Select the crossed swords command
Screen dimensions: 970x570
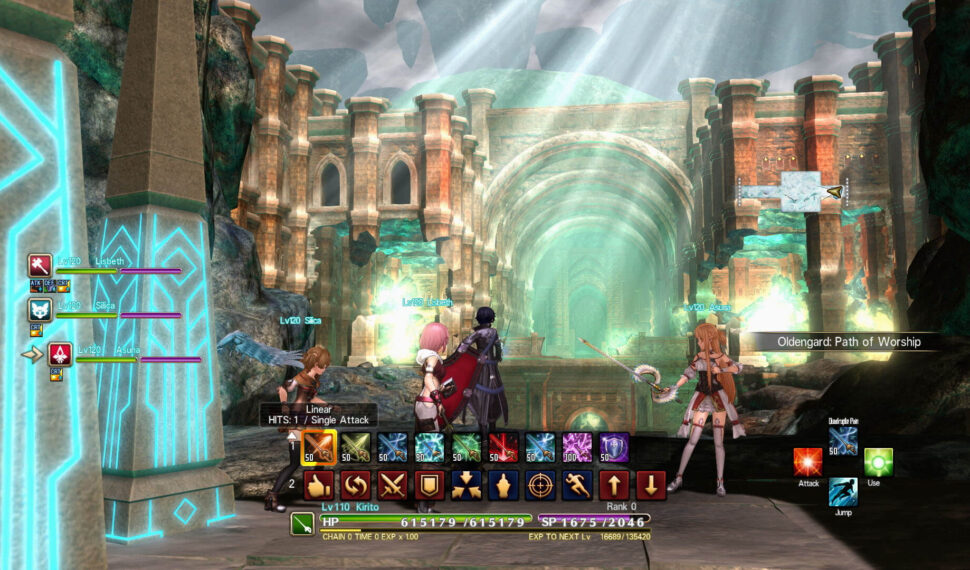click(392, 485)
